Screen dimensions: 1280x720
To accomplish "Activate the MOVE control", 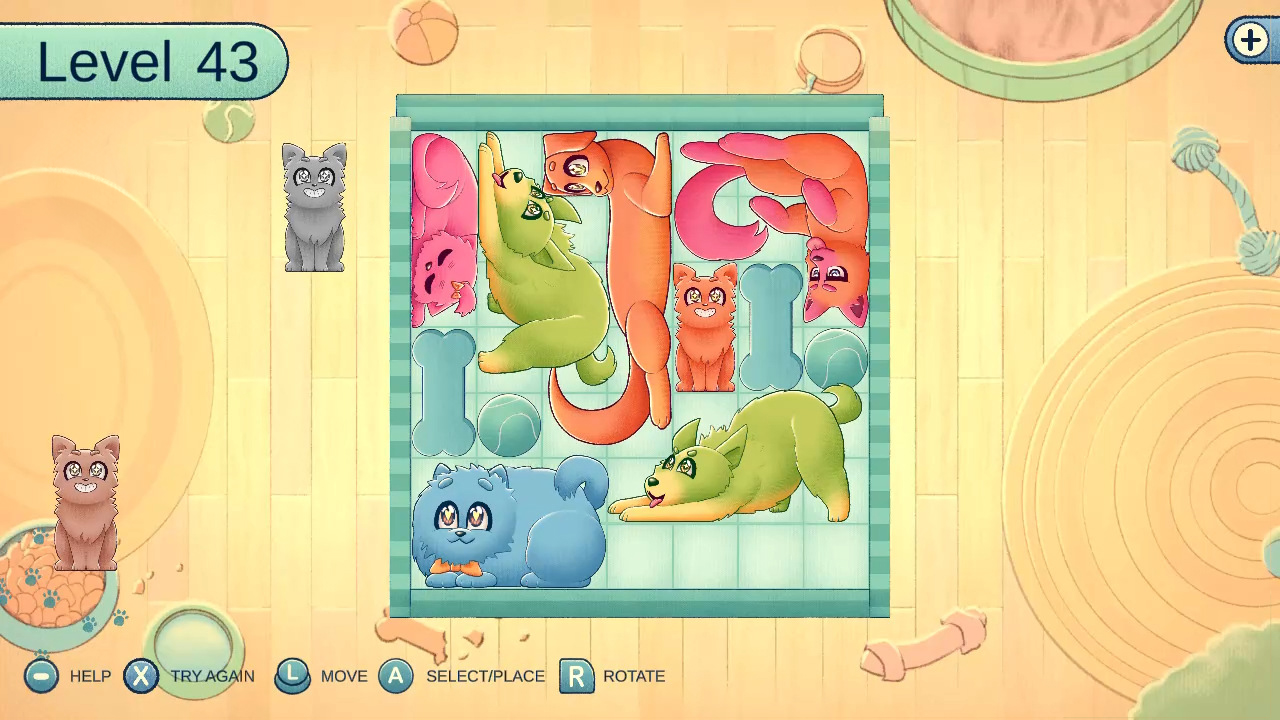I will point(292,676).
